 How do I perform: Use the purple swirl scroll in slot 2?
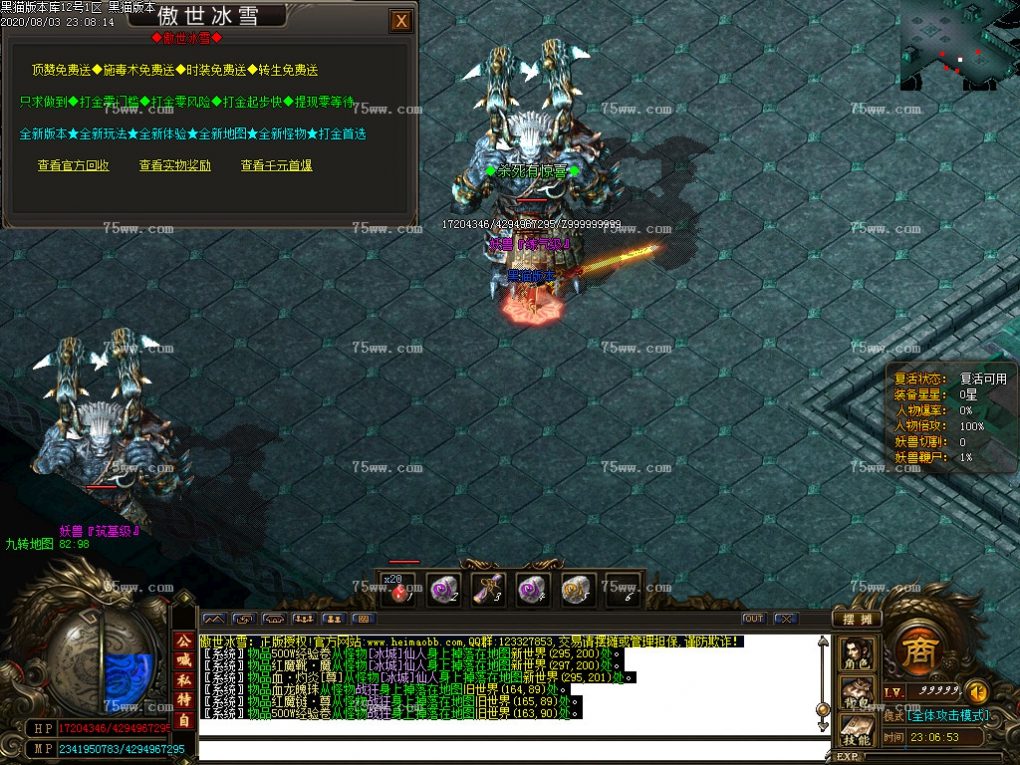444,590
